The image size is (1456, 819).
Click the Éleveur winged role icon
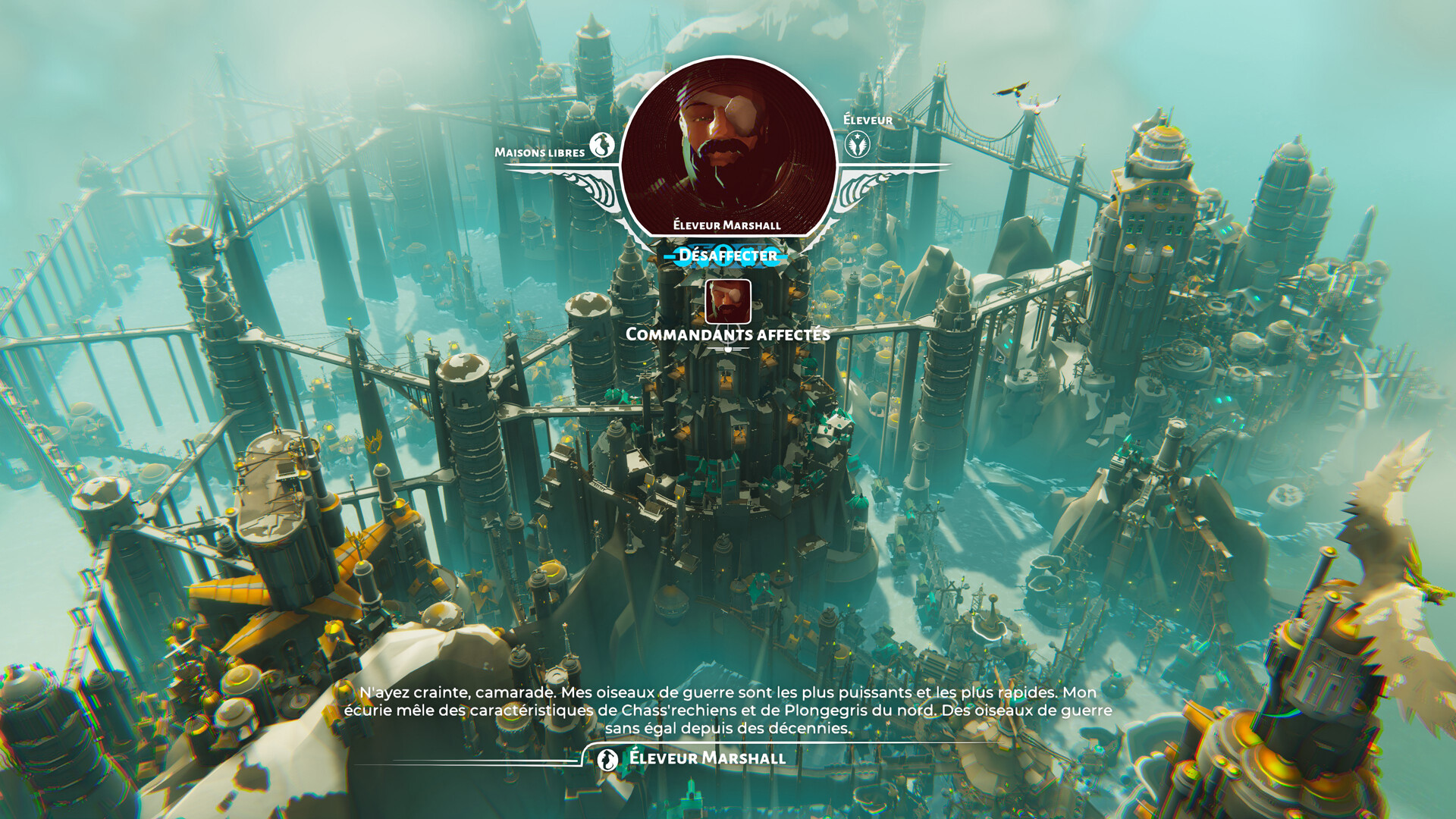point(858,144)
